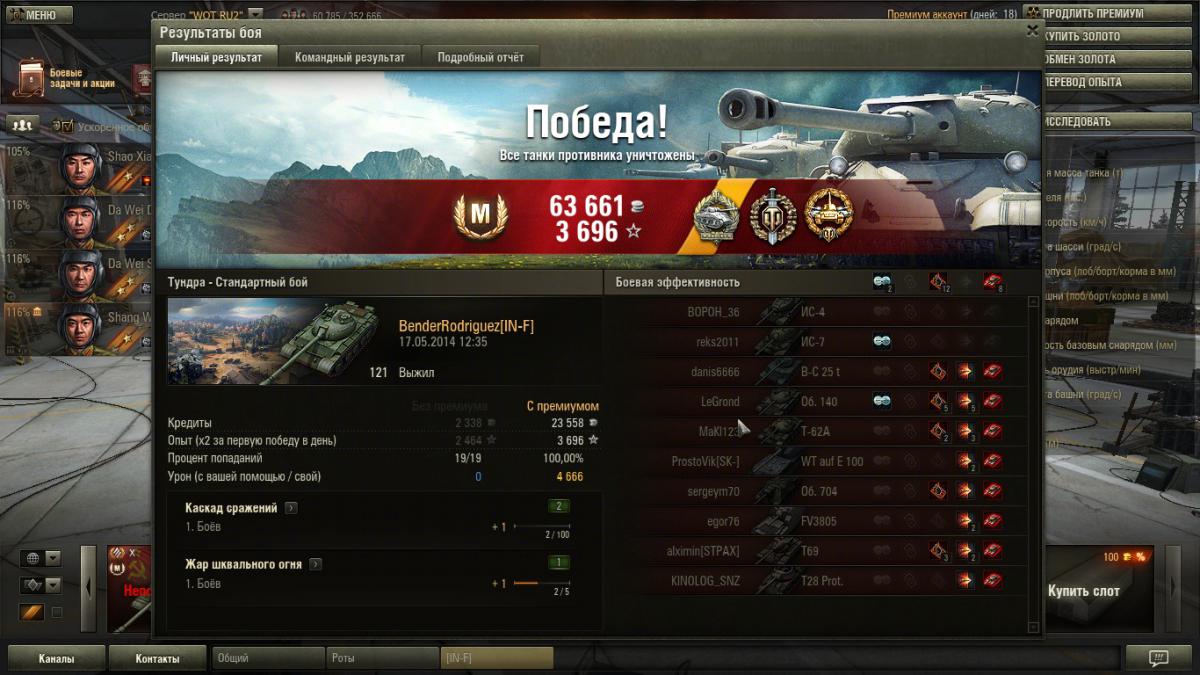
Task: Expand the Каскад сражений mission details
Action: (291, 508)
